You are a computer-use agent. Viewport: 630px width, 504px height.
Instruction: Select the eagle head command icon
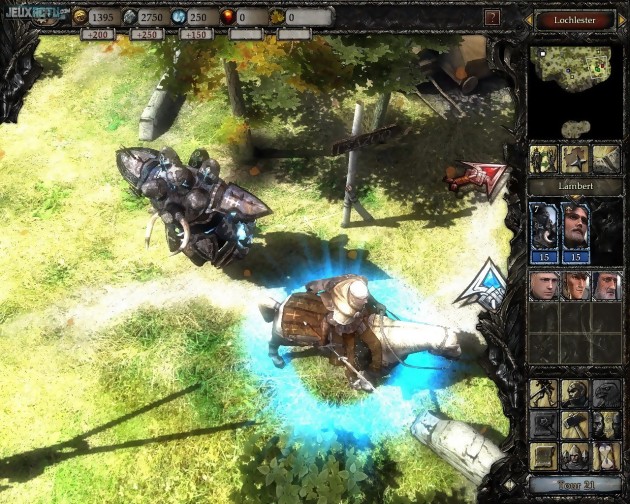(606, 393)
